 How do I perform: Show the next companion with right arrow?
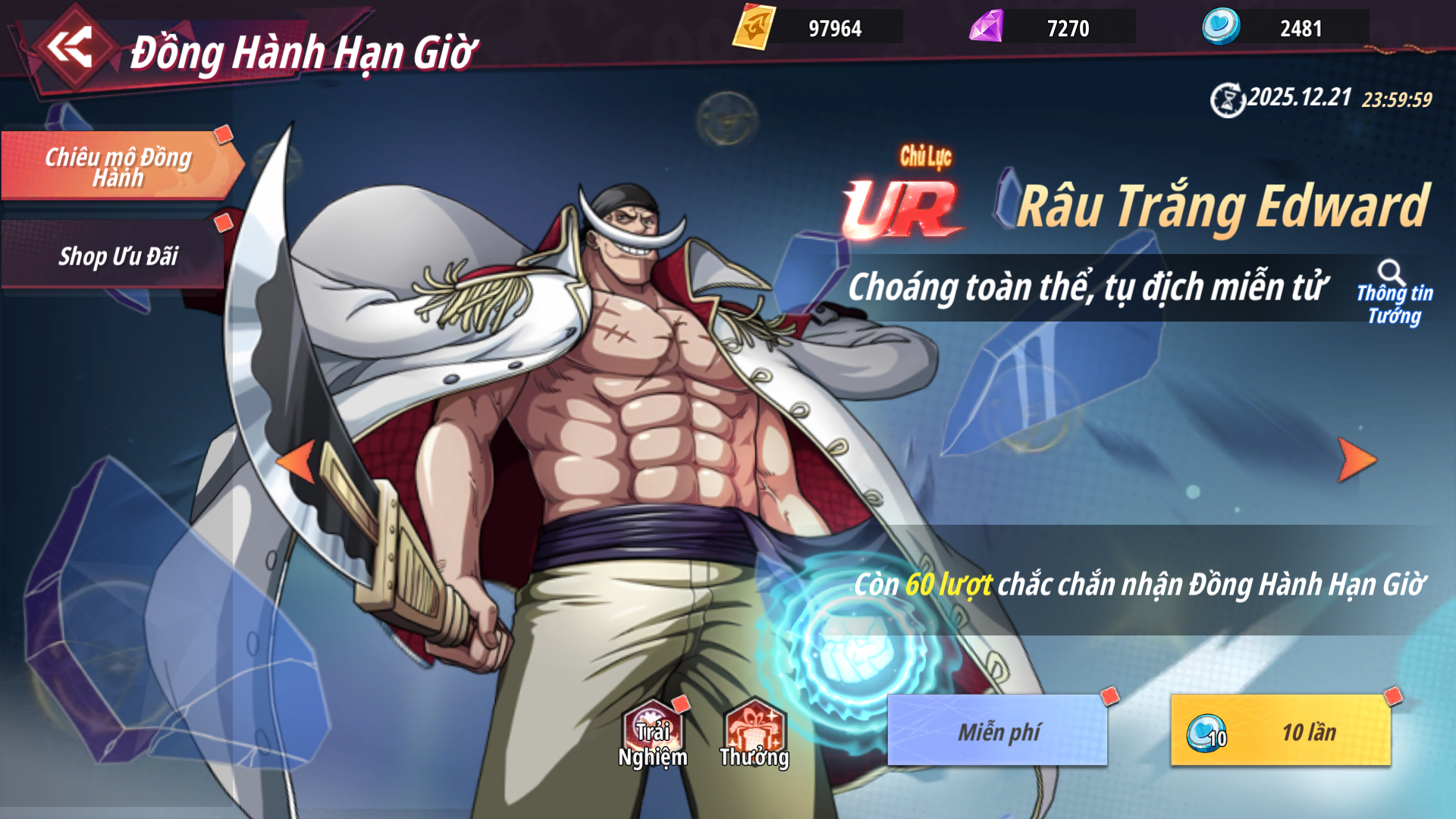1356,460
